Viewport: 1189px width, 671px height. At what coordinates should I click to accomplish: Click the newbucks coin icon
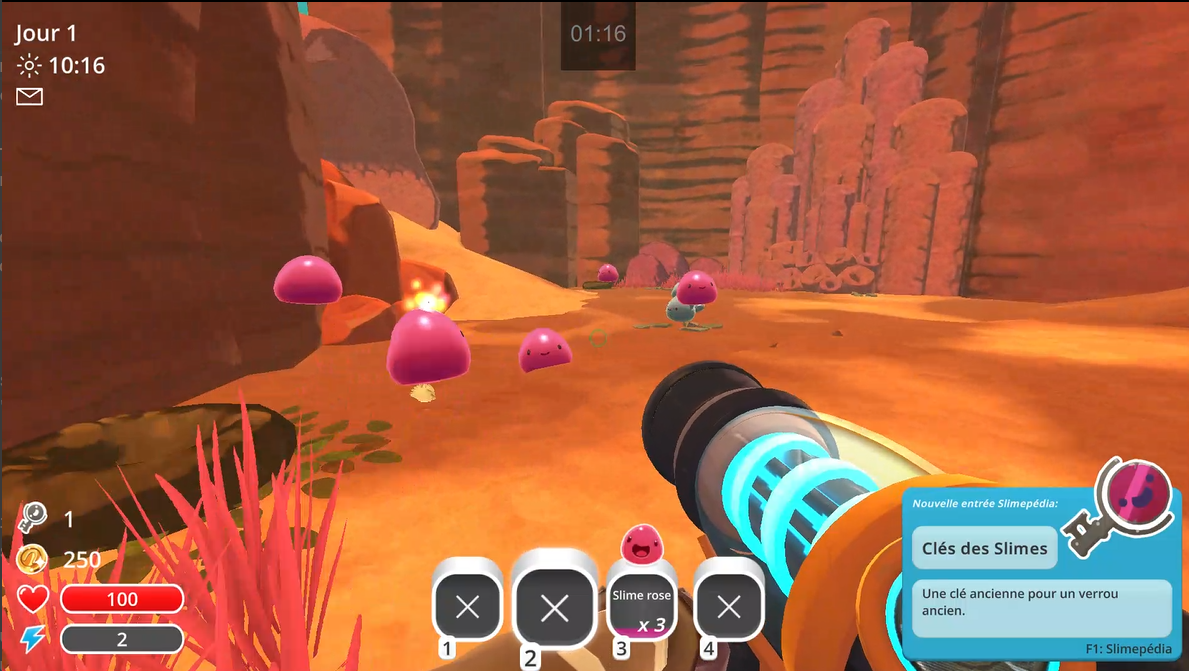pyautogui.click(x=32, y=559)
